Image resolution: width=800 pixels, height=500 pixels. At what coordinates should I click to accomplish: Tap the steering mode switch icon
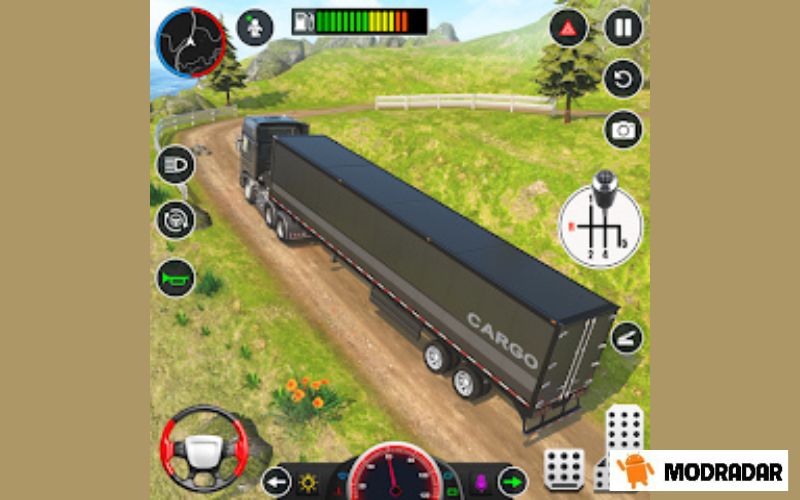click(x=174, y=219)
